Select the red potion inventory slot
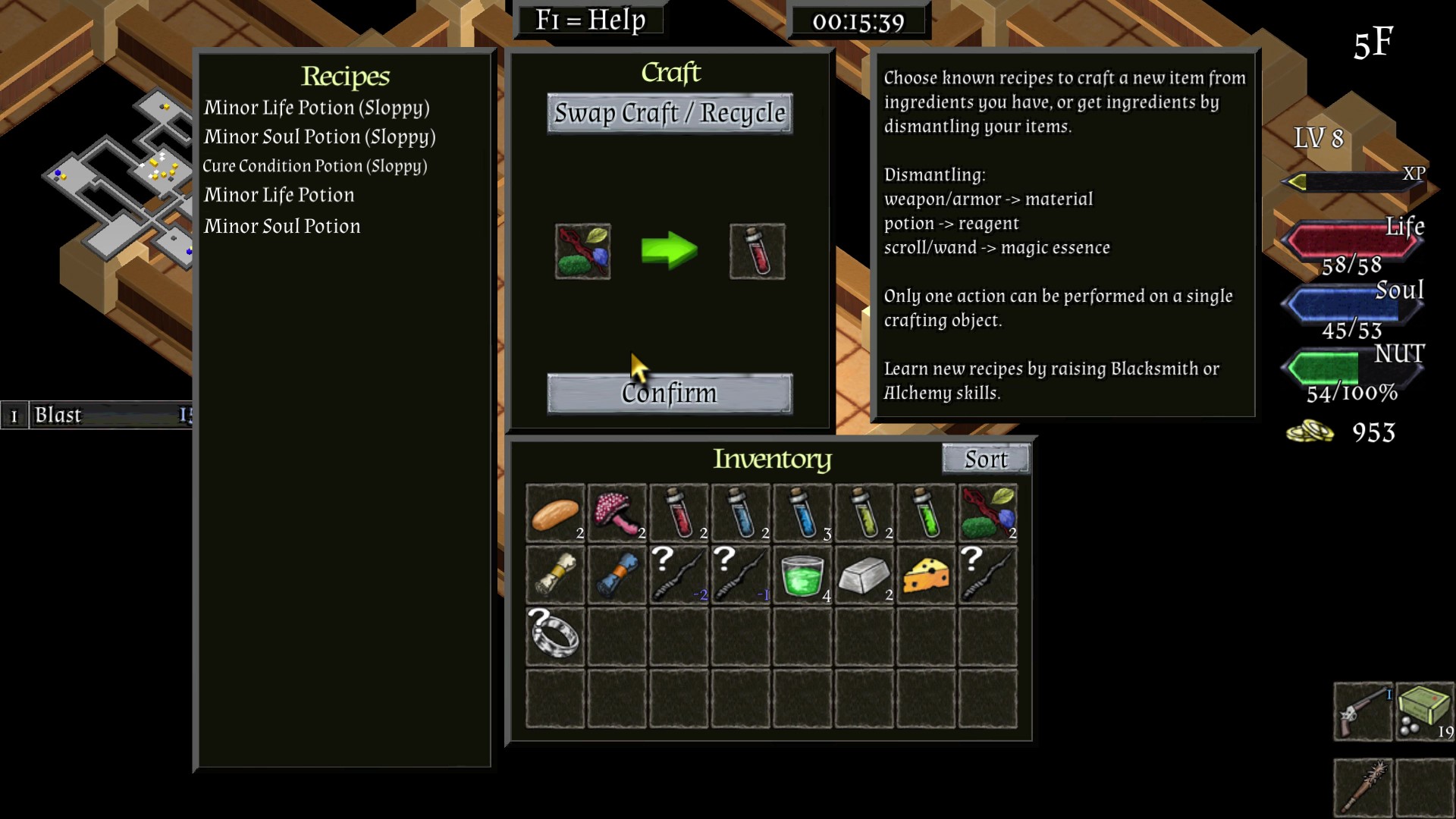This screenshot has height=819, width=1456. click(679, 513)
